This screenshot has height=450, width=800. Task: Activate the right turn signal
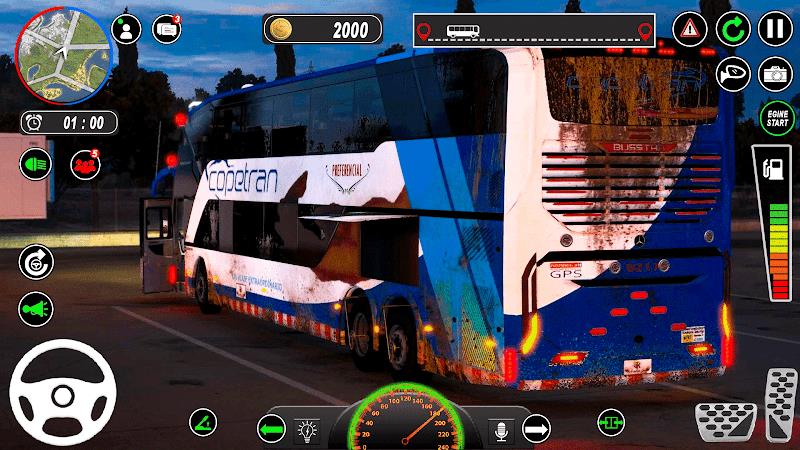[x=536, y=430]
